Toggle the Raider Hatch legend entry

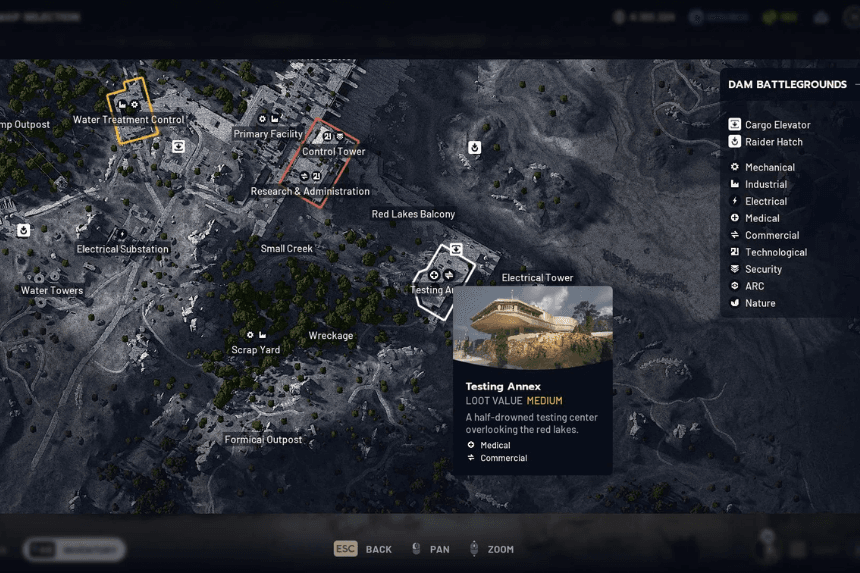click(x=773, y=142)
